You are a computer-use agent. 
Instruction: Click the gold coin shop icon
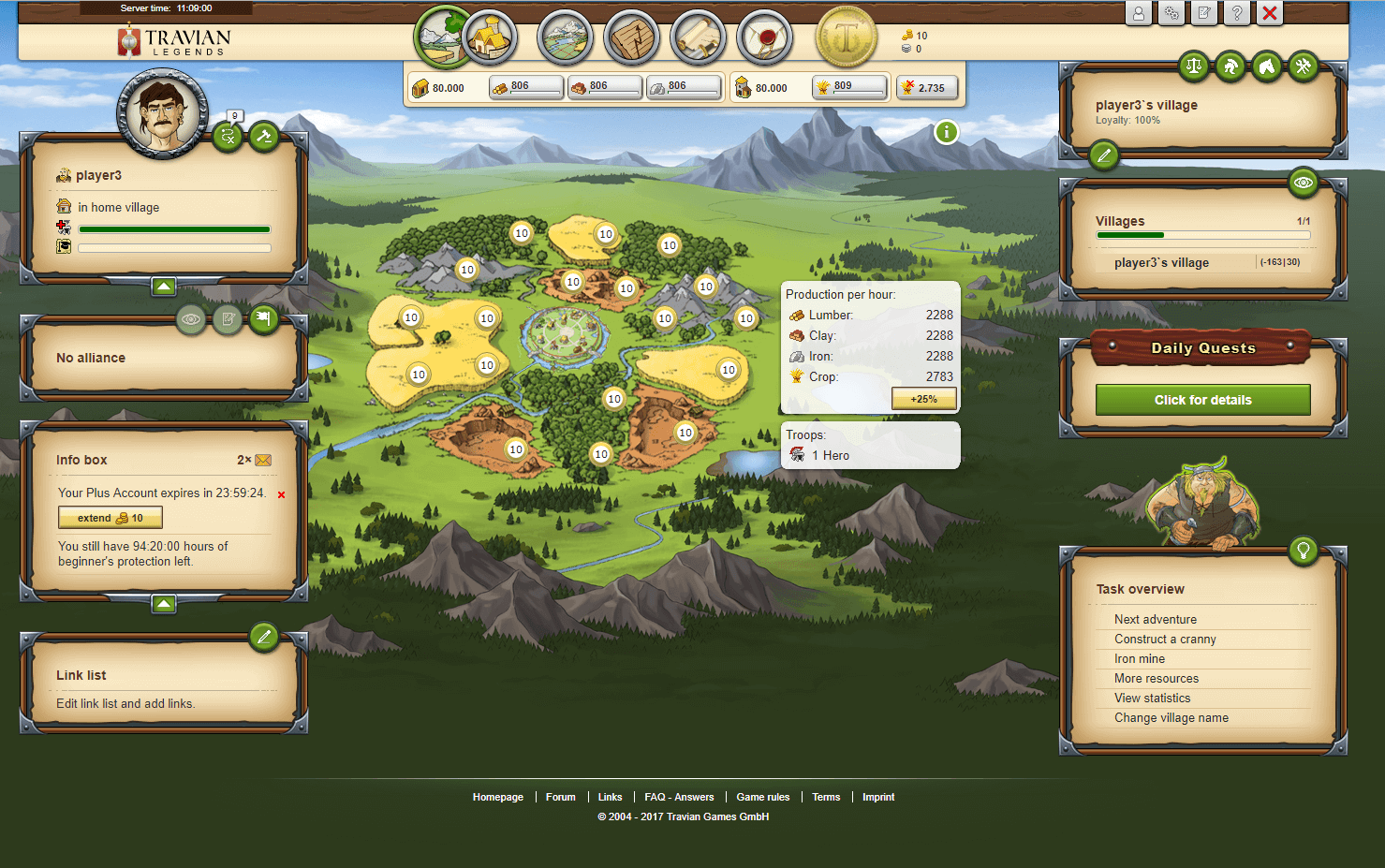pos(847,38)
